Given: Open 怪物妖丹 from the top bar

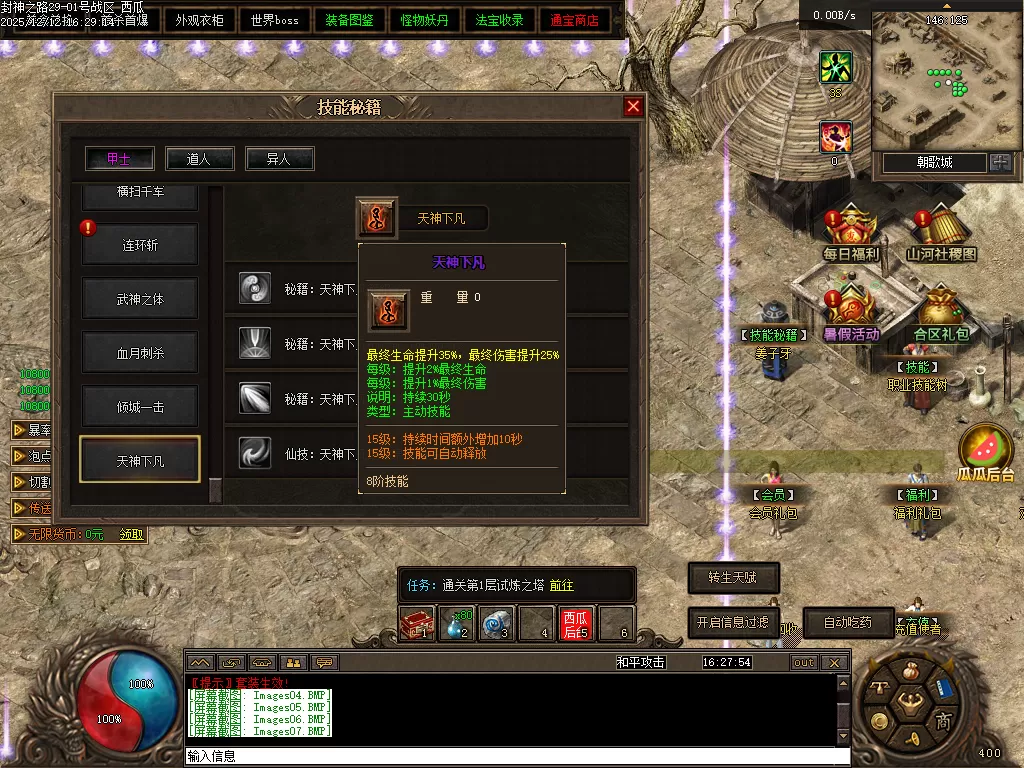Looking at the screenshot, I should [425, 20].
